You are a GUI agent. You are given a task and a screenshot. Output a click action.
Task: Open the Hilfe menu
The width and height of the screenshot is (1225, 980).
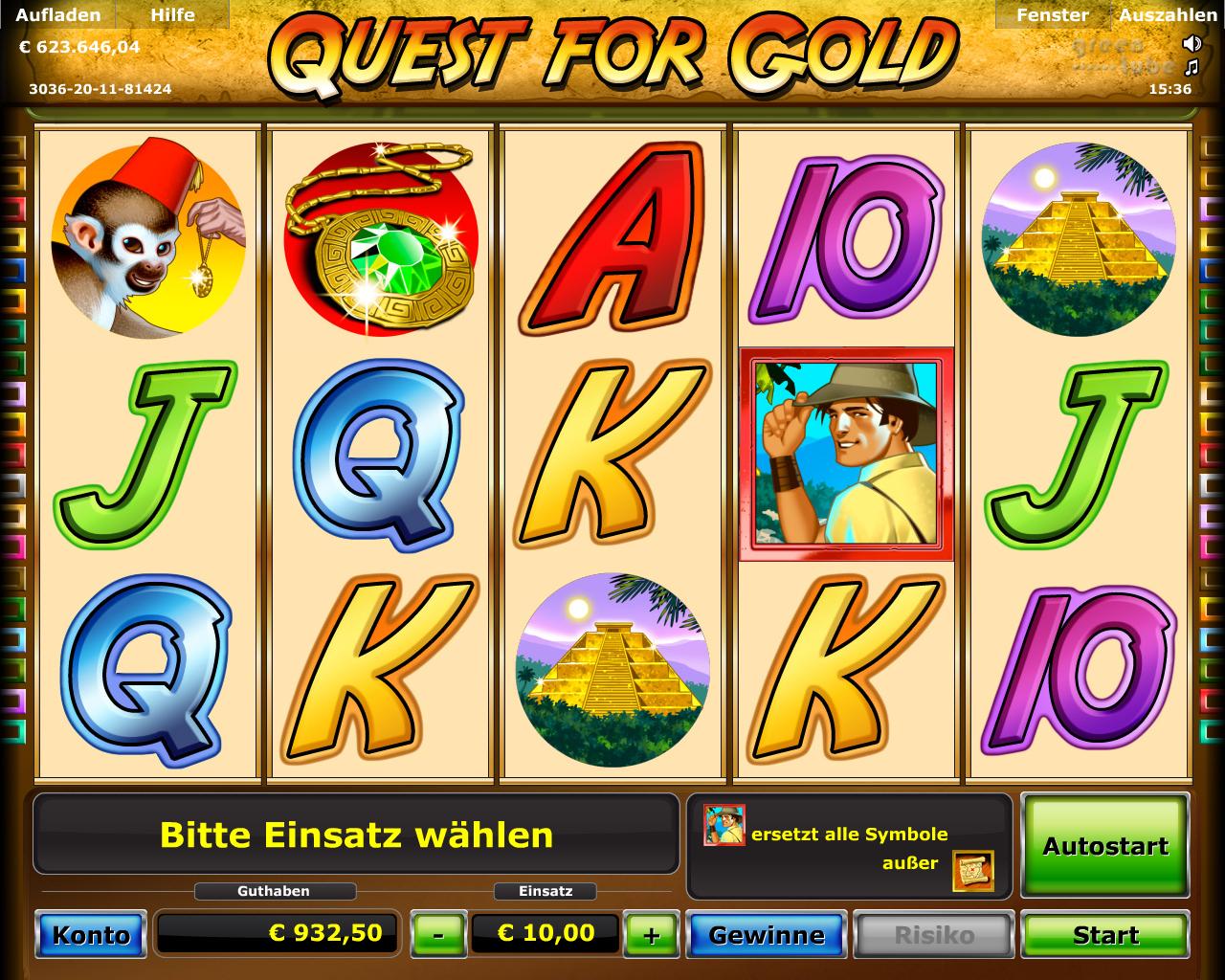(172, 15)
